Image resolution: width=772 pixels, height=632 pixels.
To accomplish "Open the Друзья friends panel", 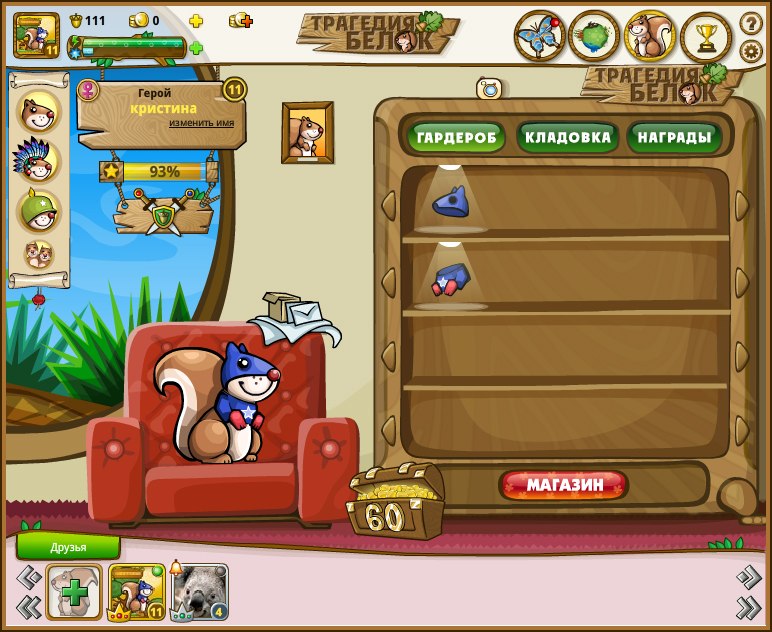I will click(x=68, y=547).
